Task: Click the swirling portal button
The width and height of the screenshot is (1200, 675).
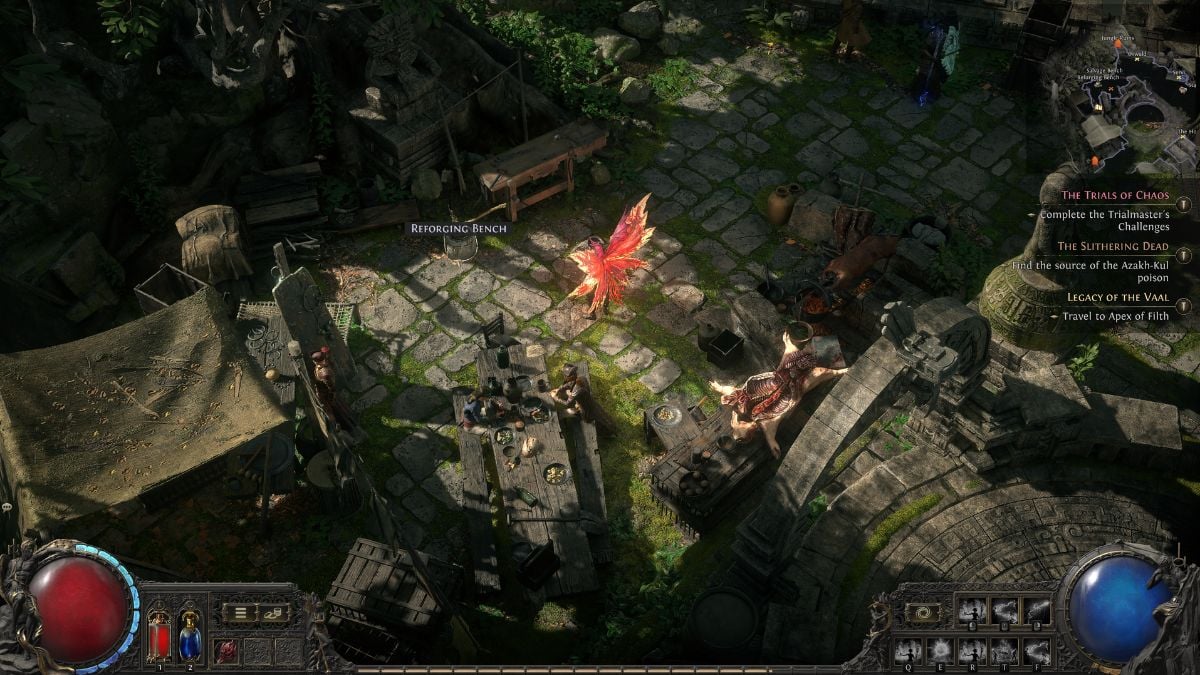Action: pos(922,612)
